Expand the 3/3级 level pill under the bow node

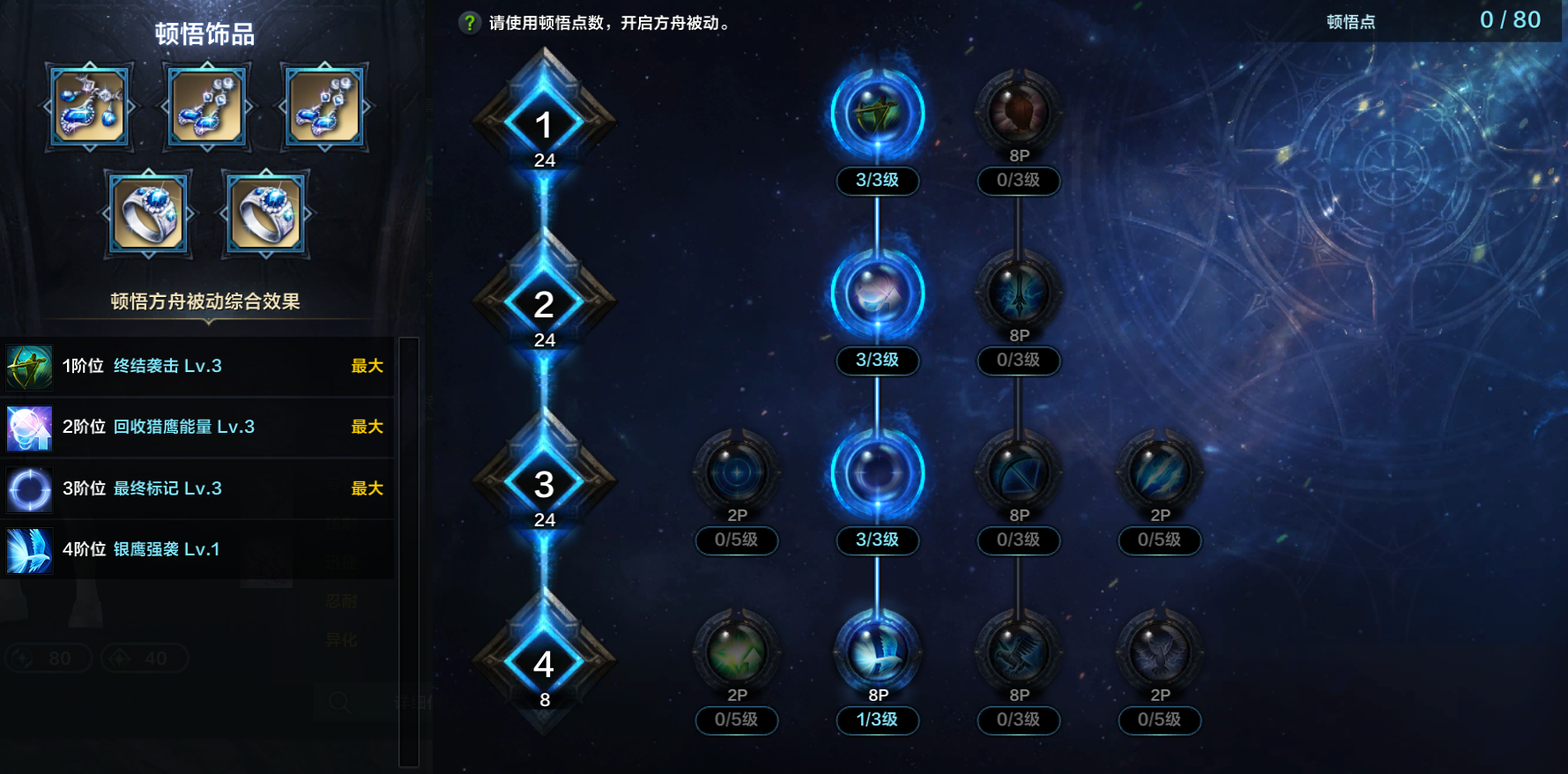pyautogui.click(x=876, y=181)
